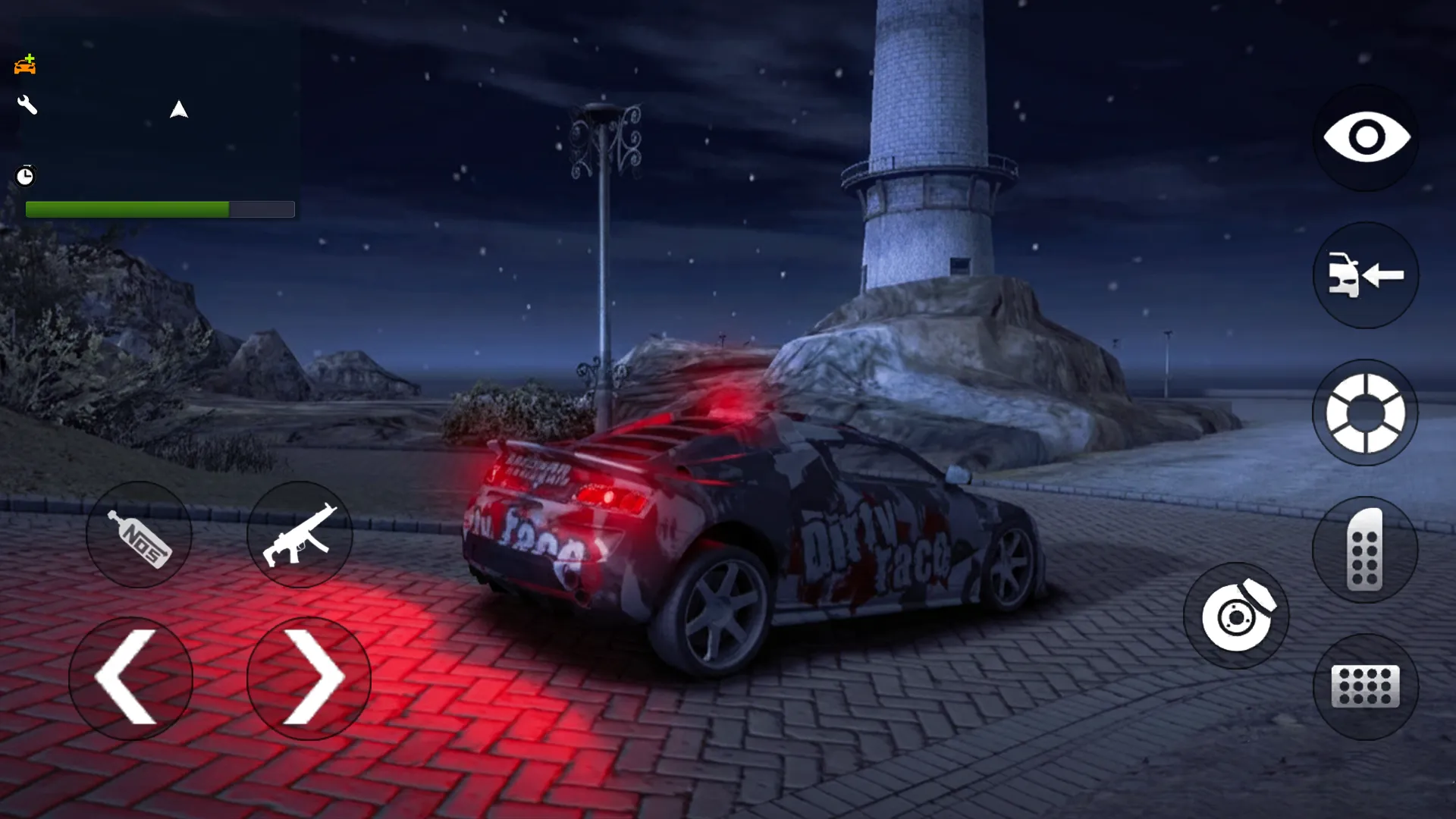Tap the wrench repair icon
This screenshot has width=1456, height=819.
point(26,105)
